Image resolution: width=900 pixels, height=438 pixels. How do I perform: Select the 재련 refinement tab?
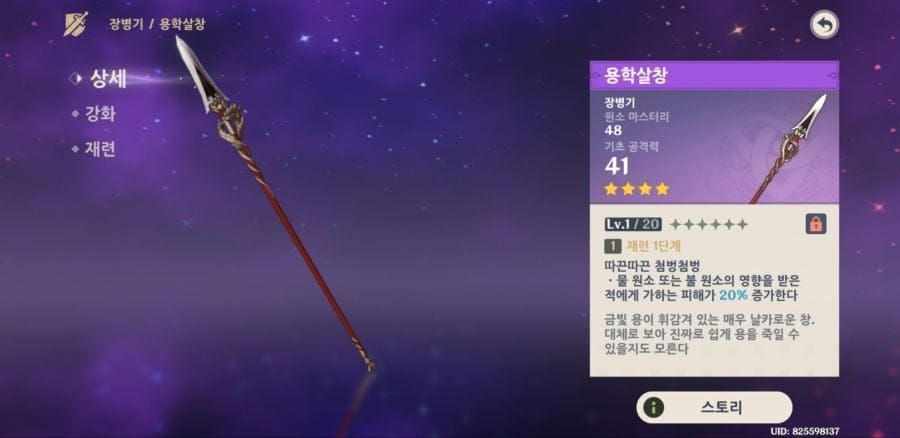pyautogui.click(x=100, y=149)
